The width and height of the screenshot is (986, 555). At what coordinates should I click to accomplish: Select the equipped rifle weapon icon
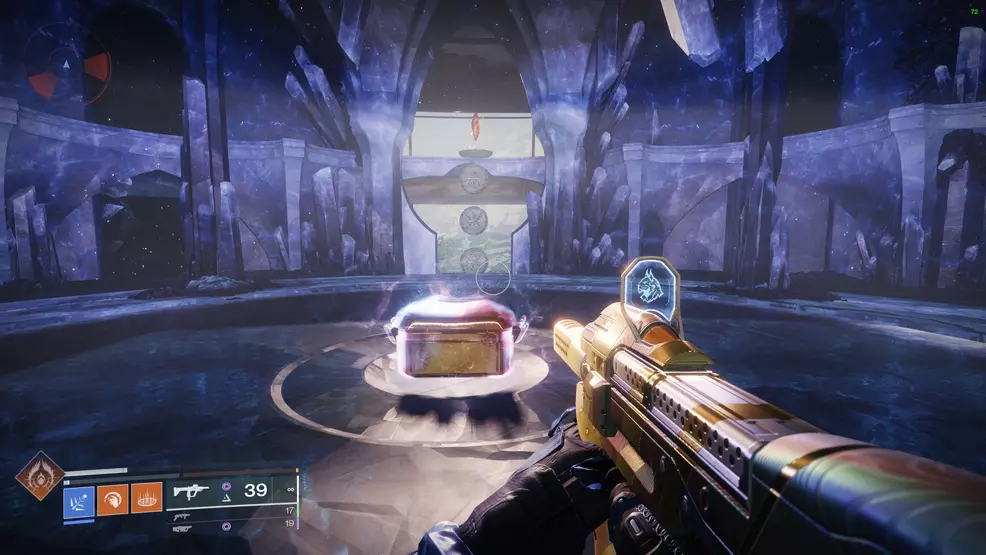click(191, 490)
